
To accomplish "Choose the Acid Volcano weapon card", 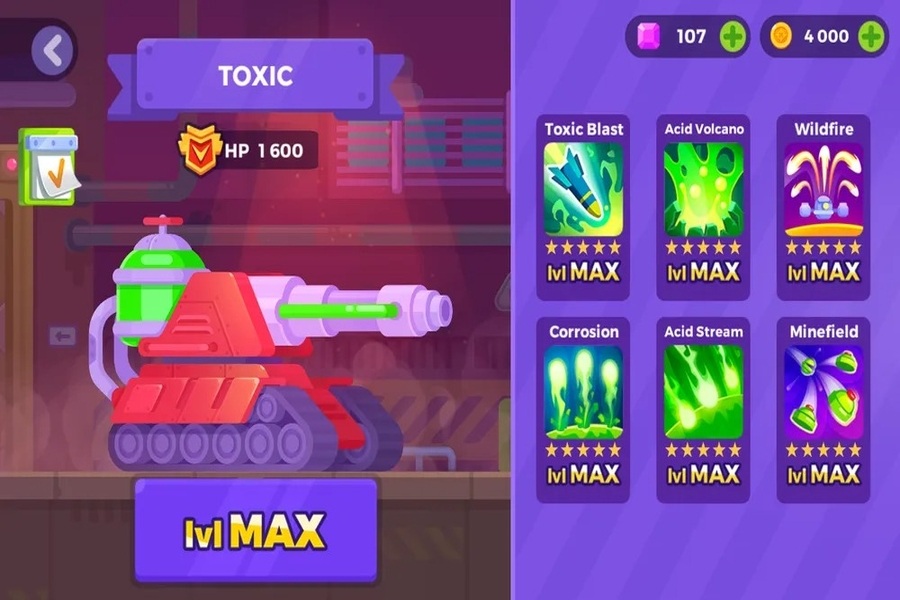I will (704, 207).
